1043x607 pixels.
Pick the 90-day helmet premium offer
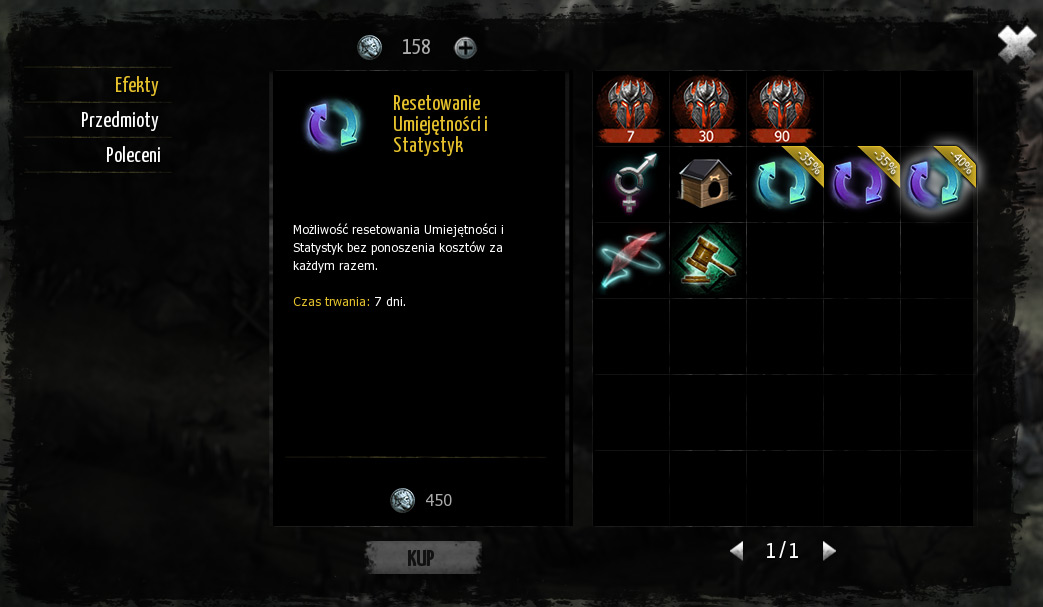click(x=783, y=108)
